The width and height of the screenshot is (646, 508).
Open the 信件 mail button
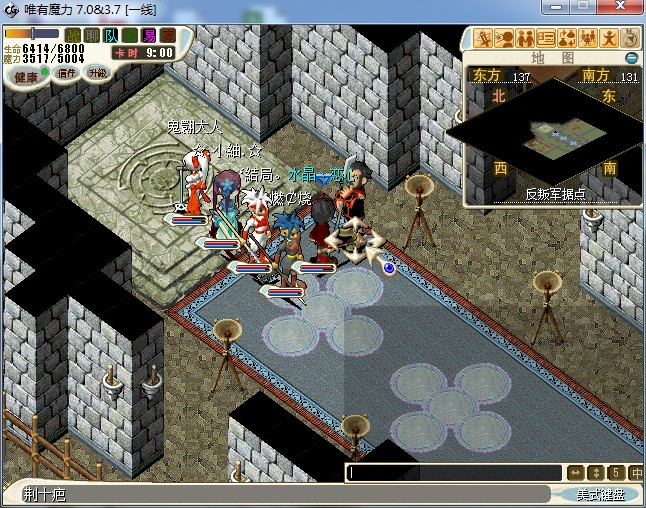[x=67, y=75]
